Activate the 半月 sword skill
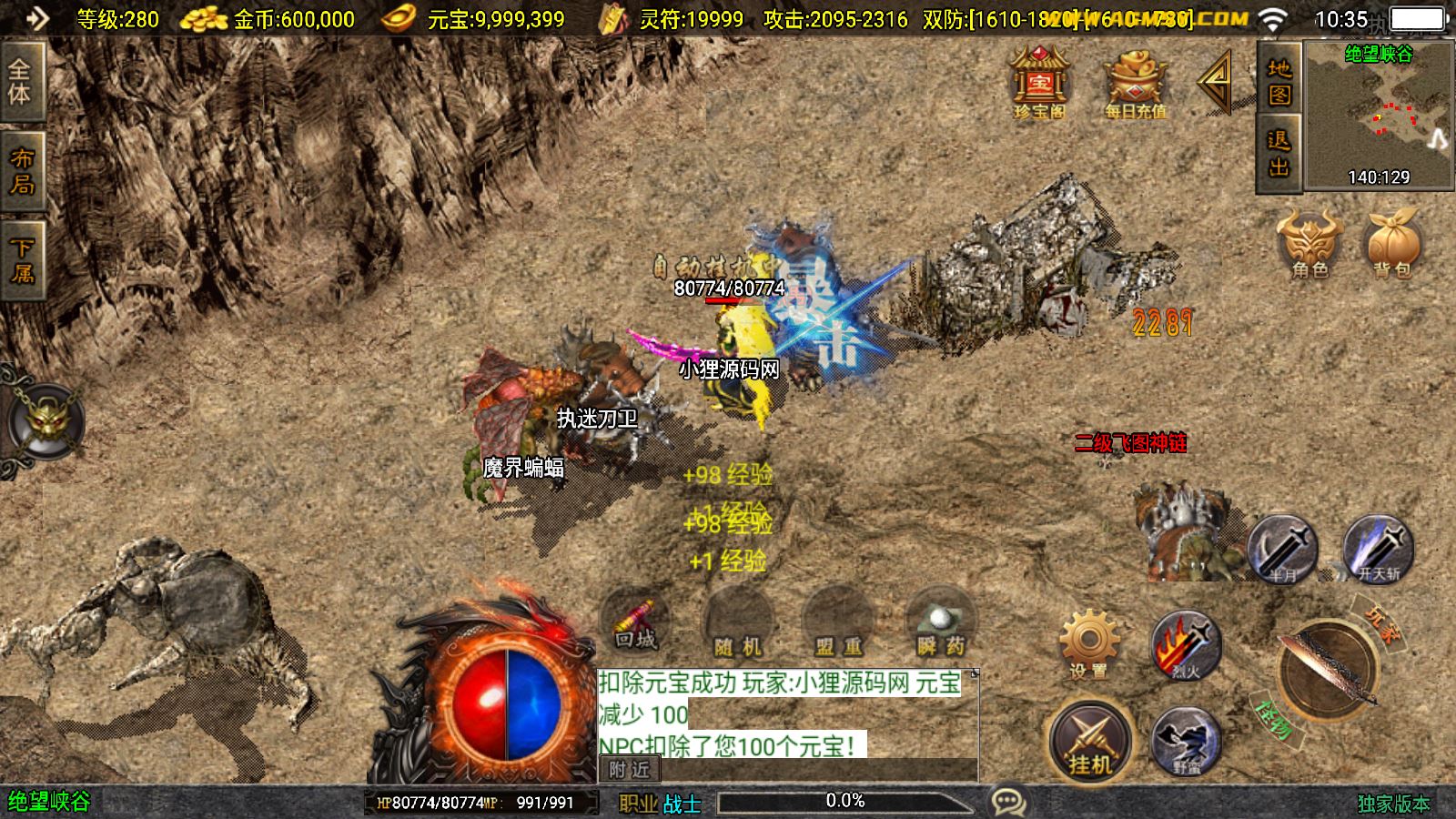1456x819 pixels. [x=1283, y=550]
